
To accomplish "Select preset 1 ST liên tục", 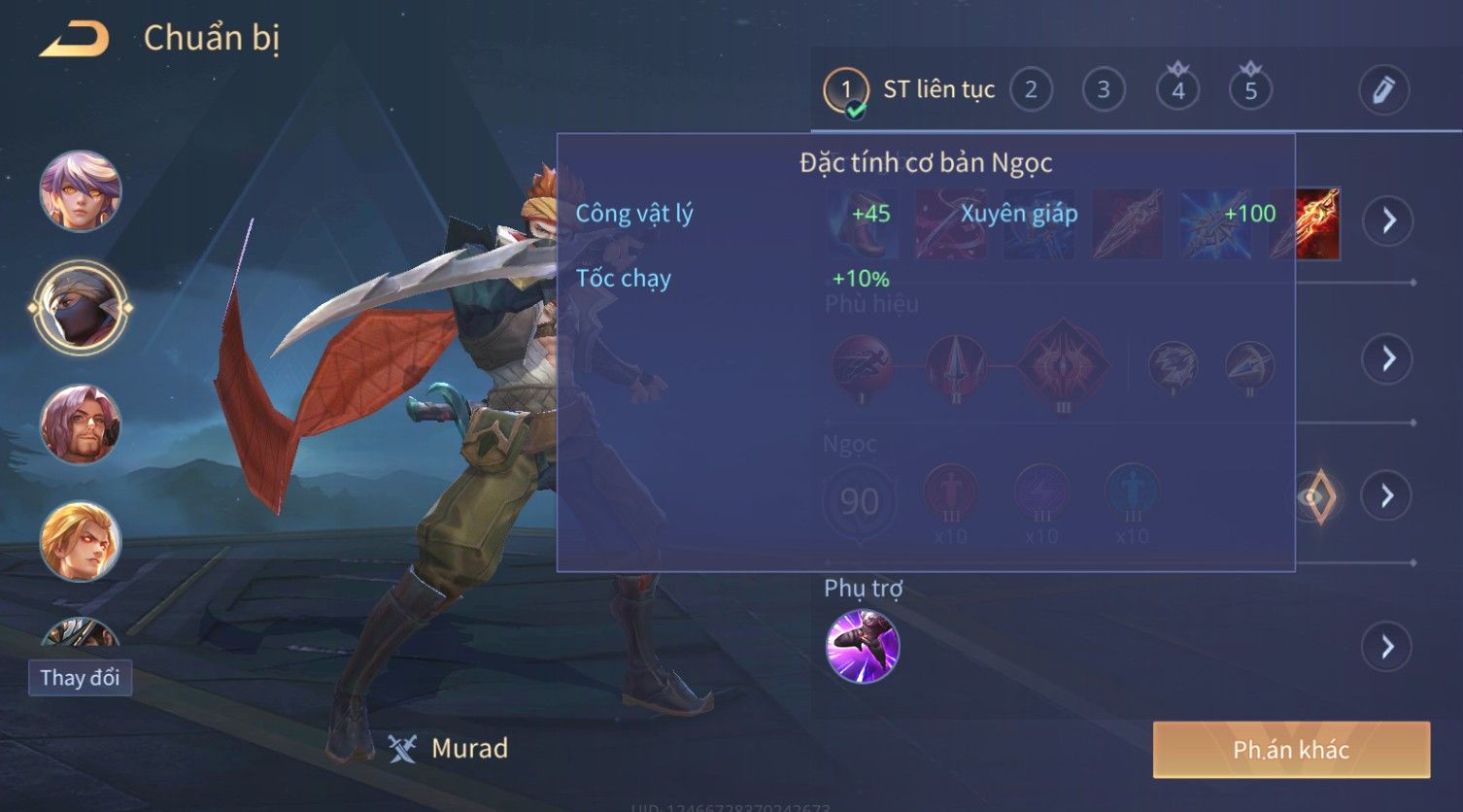I will (x=846, y=90).
